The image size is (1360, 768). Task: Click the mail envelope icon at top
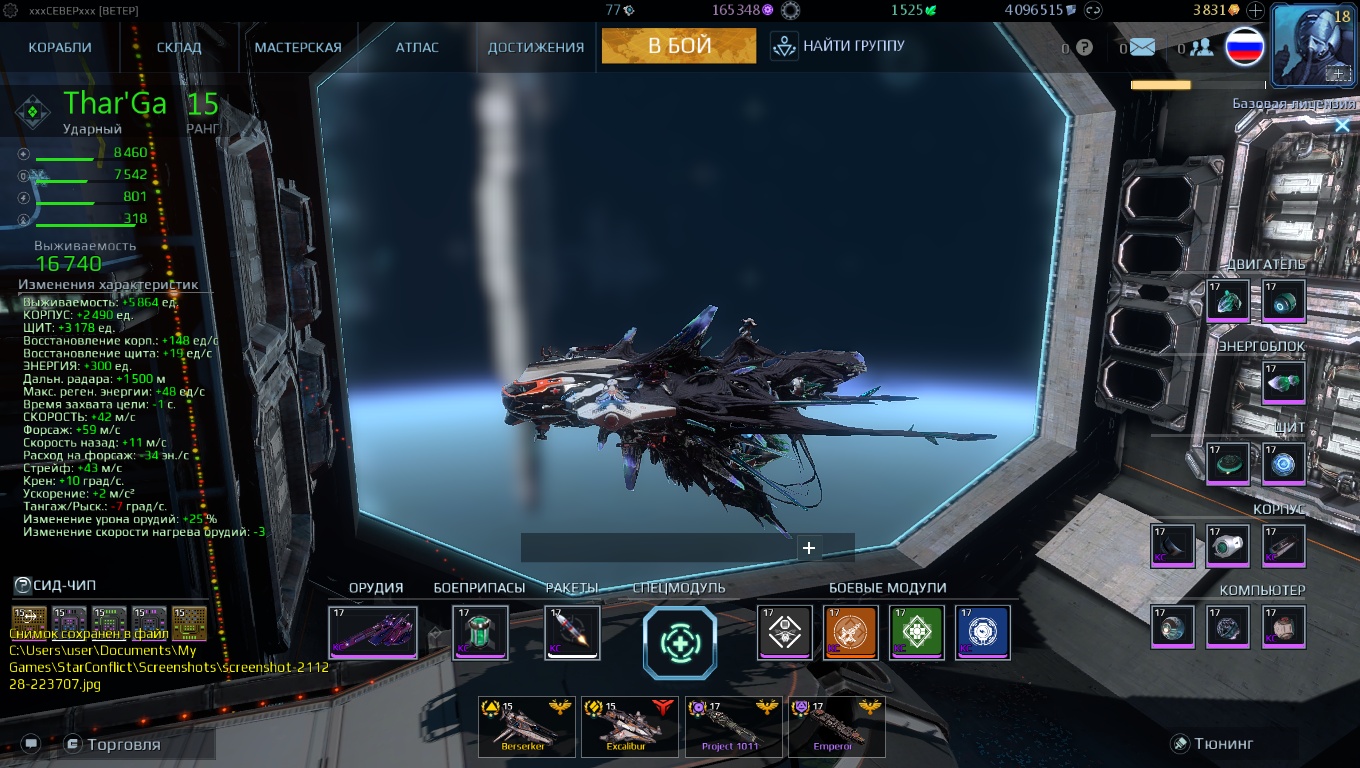coord(1139,46)
